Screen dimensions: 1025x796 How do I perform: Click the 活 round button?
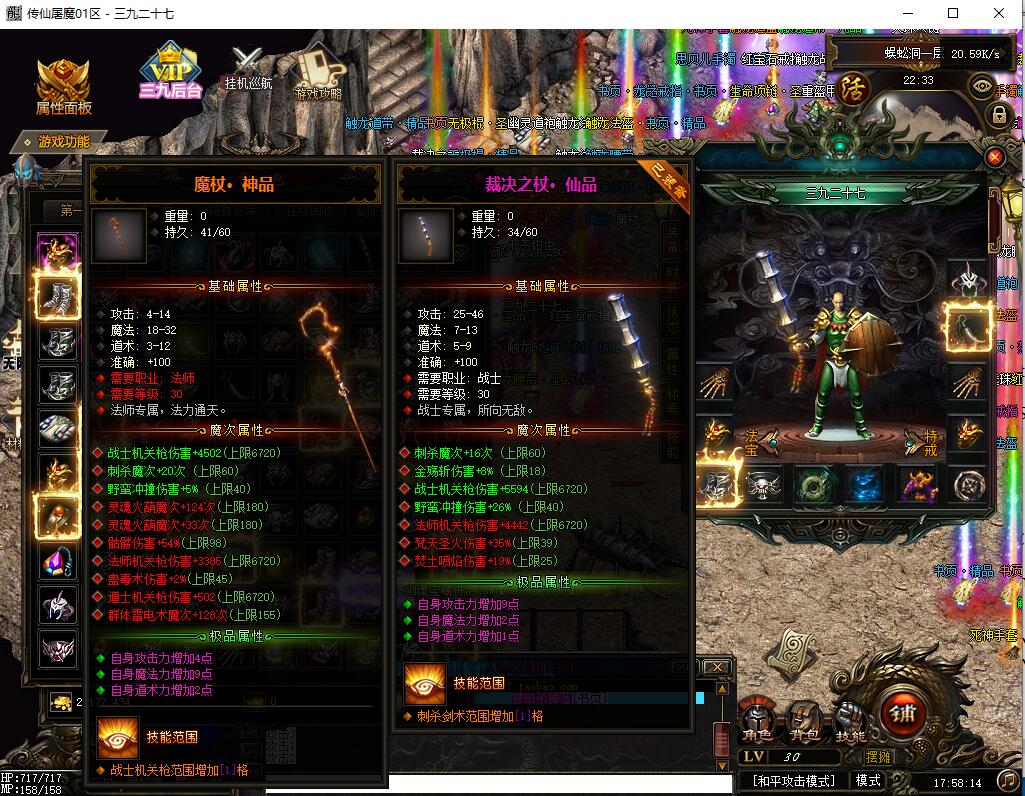pos(853,86)
